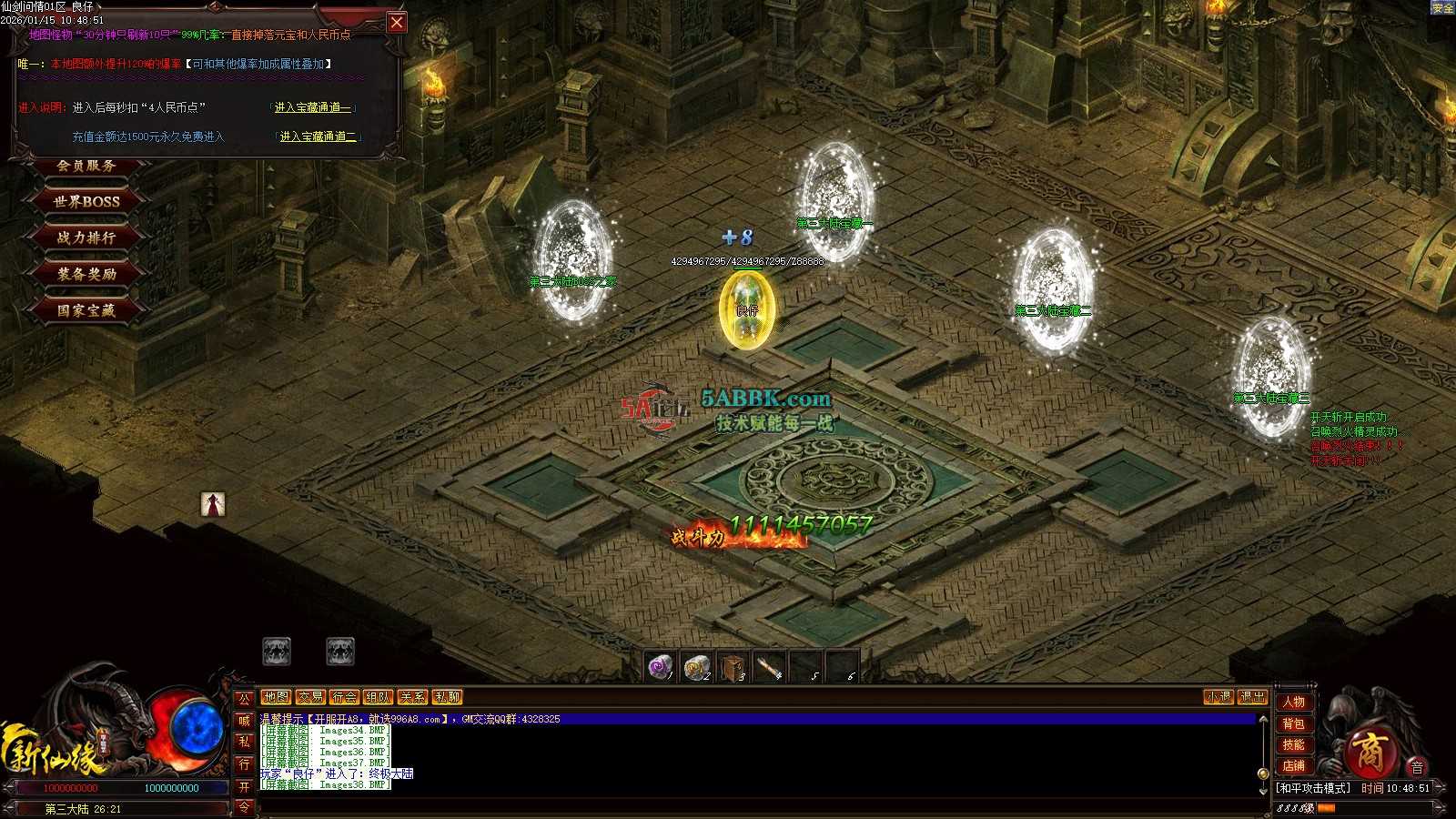Use the purple scroll in hotbar slot 1
The height and width of the screenshot is (819, 1456).
[x=660, y=668]
